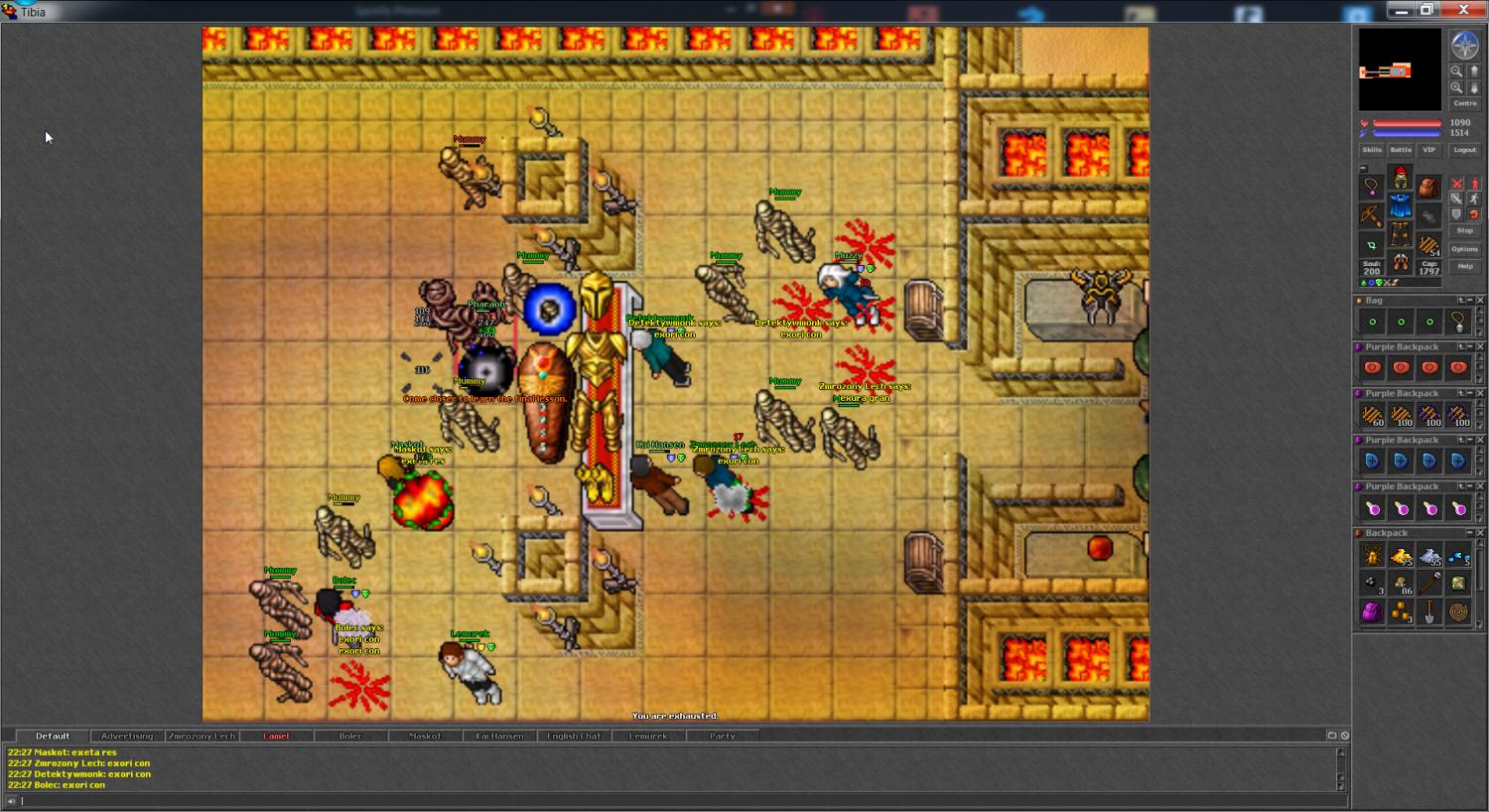Select the equipped crossbow slot

pos(1371,214)
